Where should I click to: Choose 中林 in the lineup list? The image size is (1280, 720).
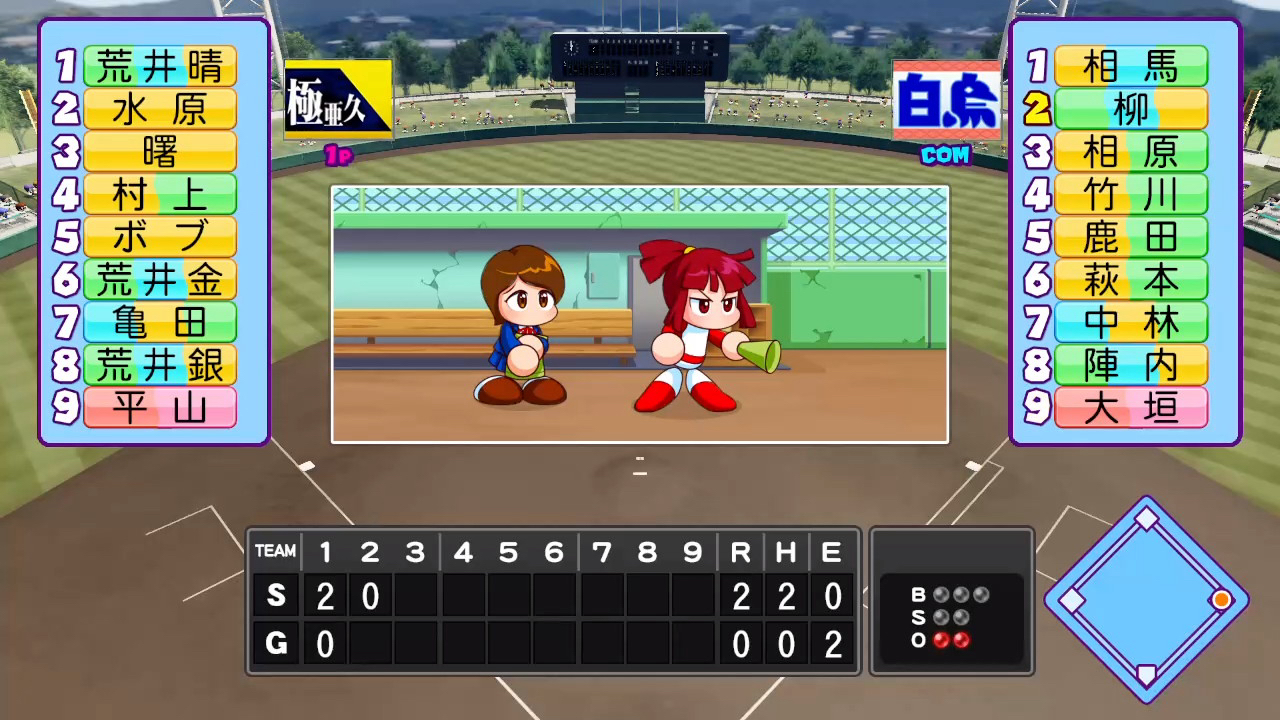pyautogui.click(x=1130, y=322)
